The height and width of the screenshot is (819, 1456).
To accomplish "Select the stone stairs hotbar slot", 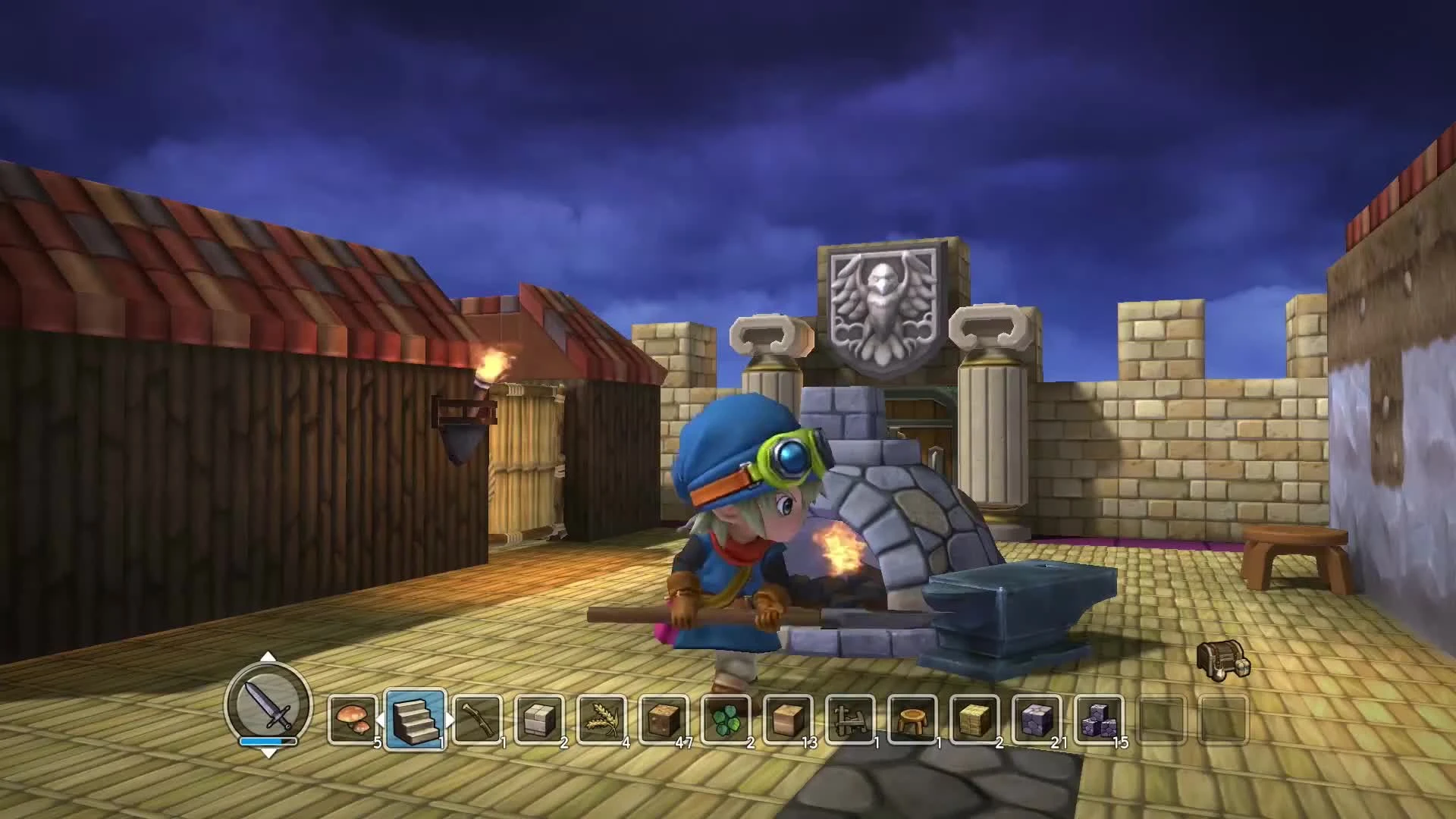I will [414, 720].
